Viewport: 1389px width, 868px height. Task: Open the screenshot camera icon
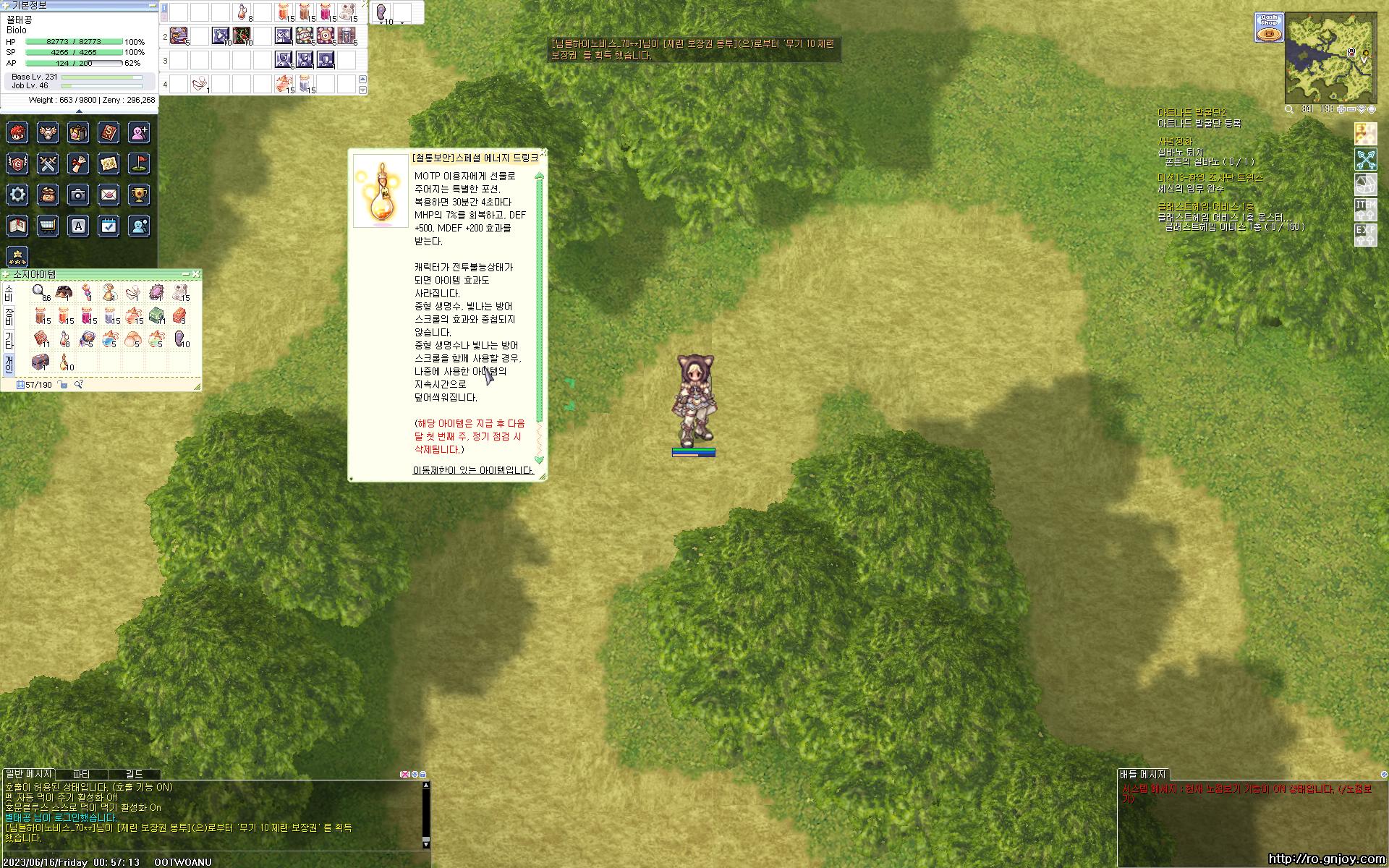(78, 195)
